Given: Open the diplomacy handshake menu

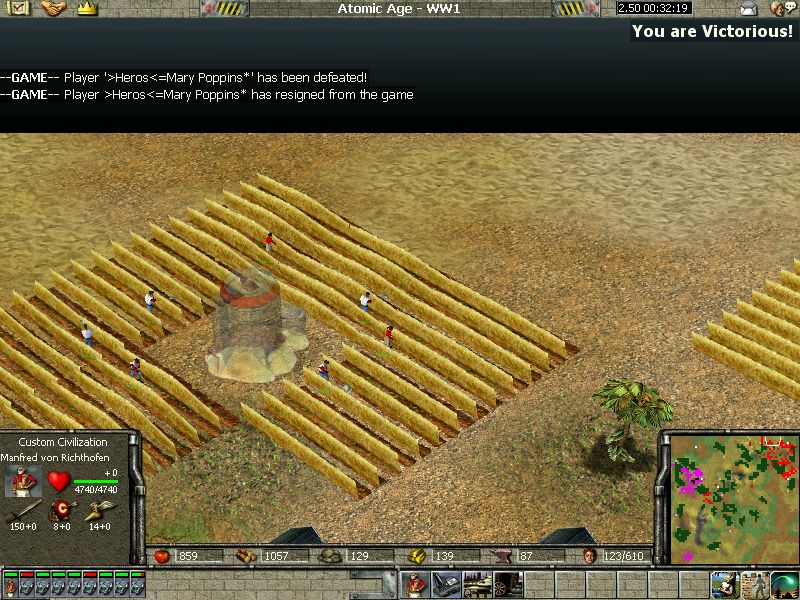Looking at the screenshot, I should click(x=53, y=8).
